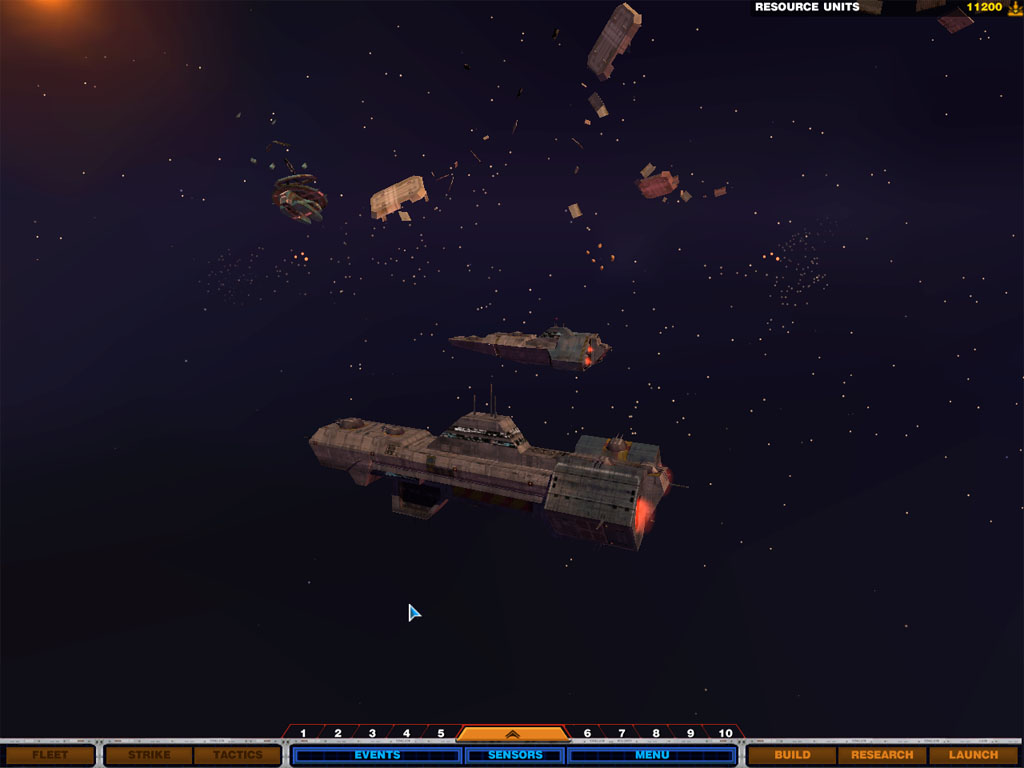Viewport: 1024px width, 768px height.
Task: Select control group 9 tab
Action: point(689,733)
